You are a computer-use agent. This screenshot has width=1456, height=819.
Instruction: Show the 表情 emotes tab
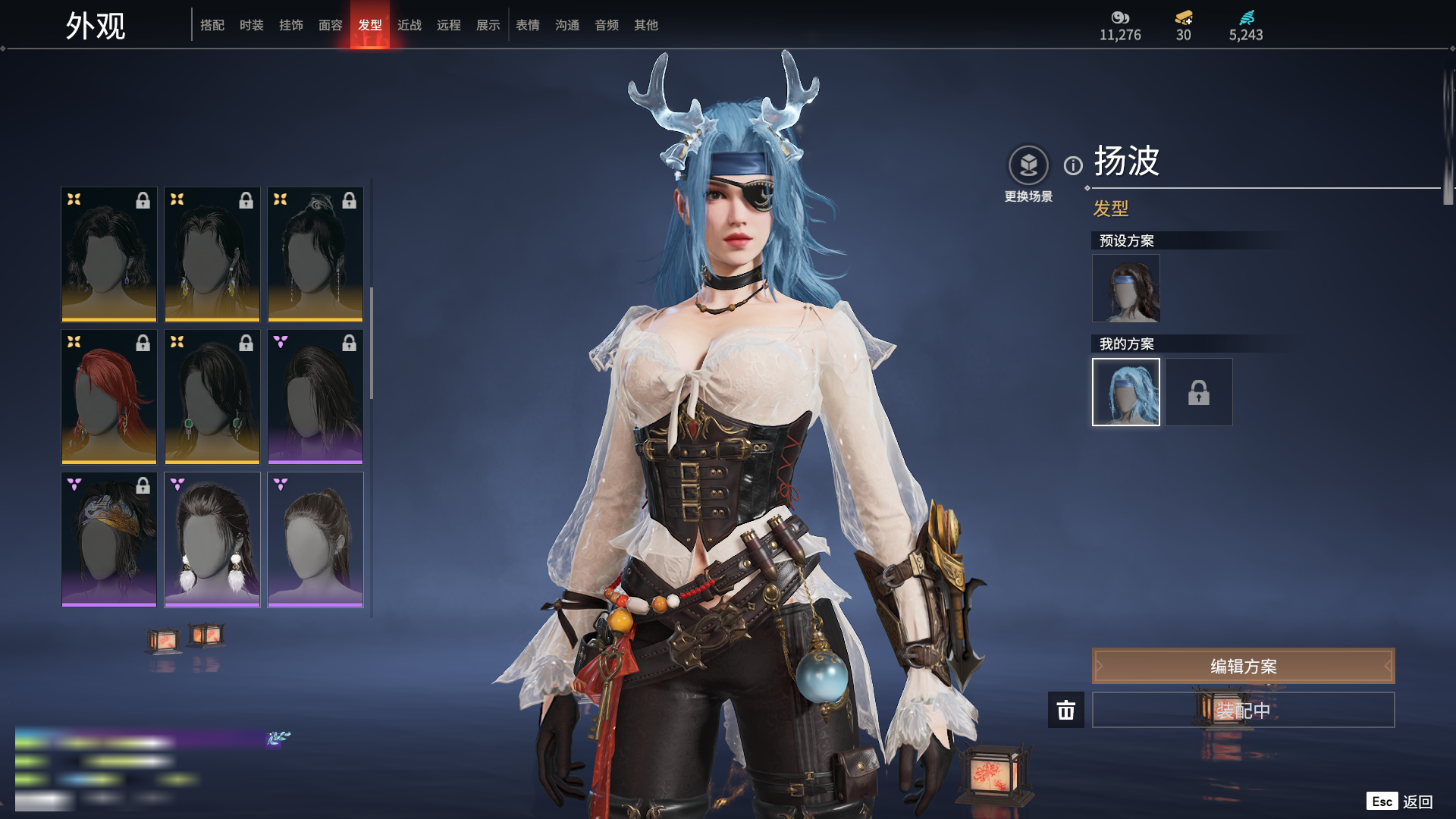click(528, 25)
